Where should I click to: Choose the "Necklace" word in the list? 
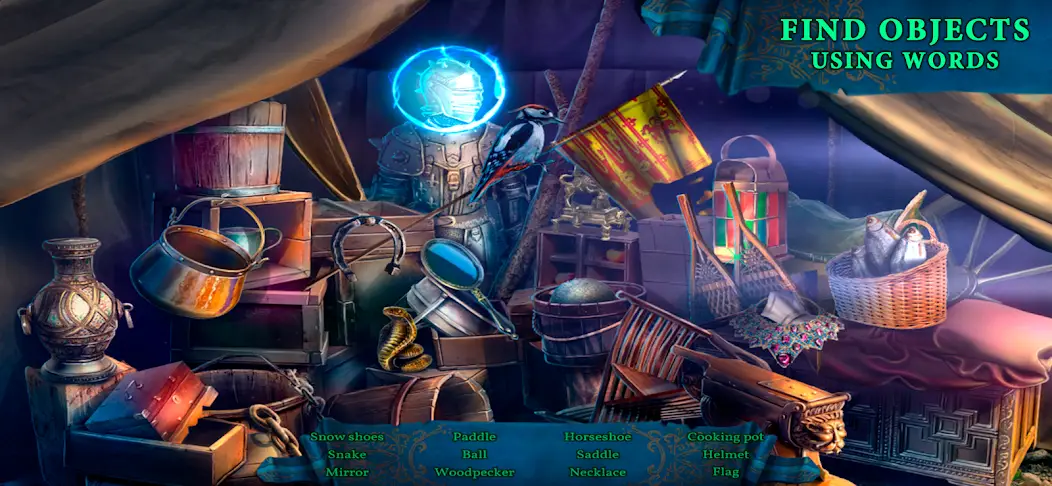tap(598, 472)
